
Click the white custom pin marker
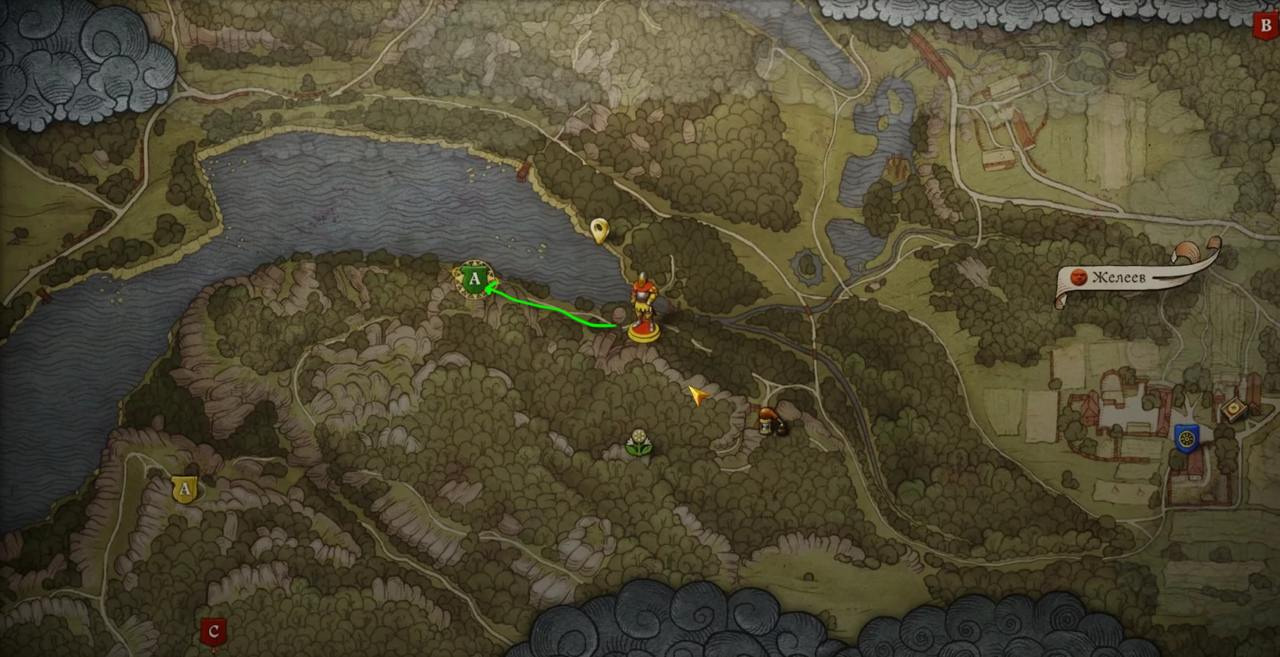(x=599, y=231)
